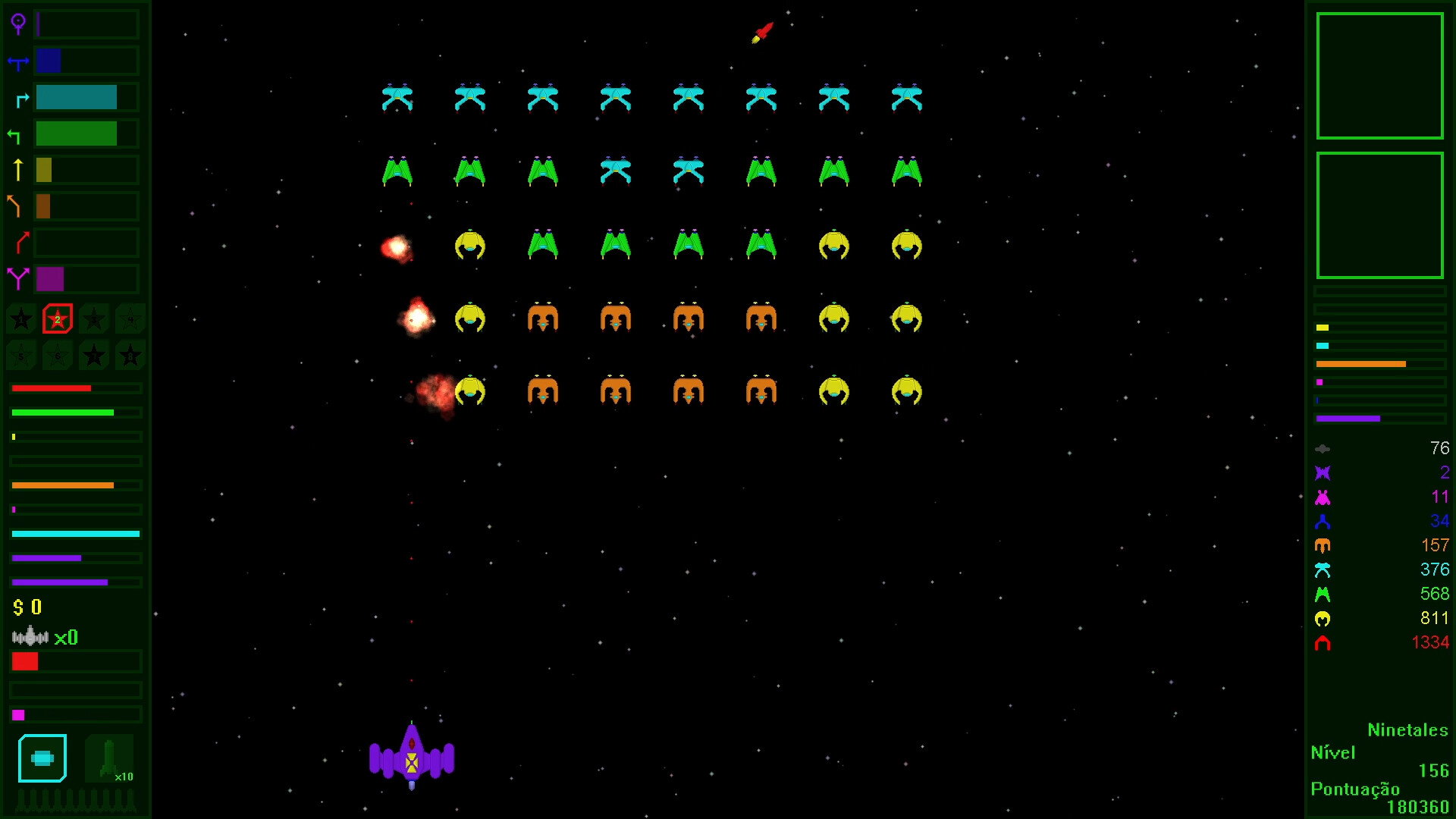The width and height of the screenshot is (1456, 819).
Task: Activate star slot number 7
Action: point(93,355)
